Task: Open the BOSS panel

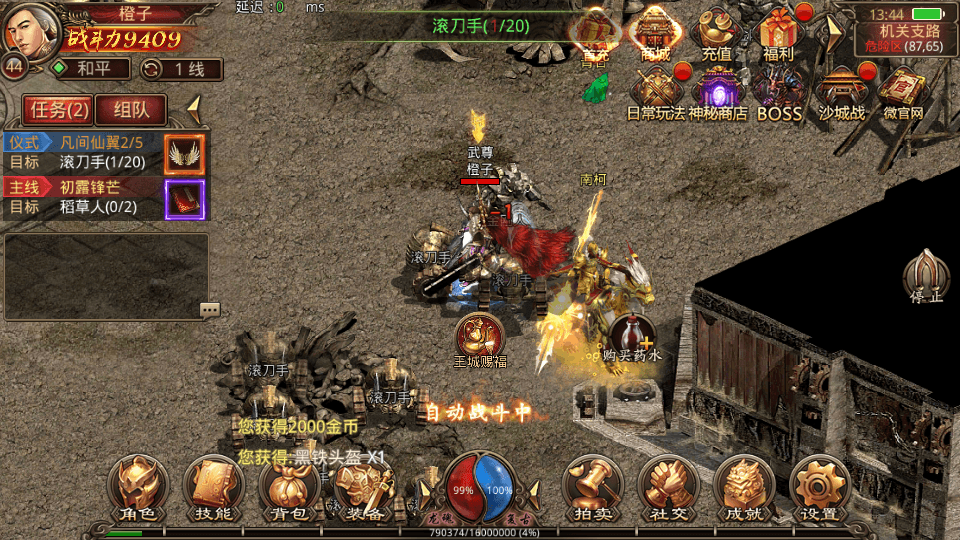Action: pyautogui.click(x=779, y=92)
